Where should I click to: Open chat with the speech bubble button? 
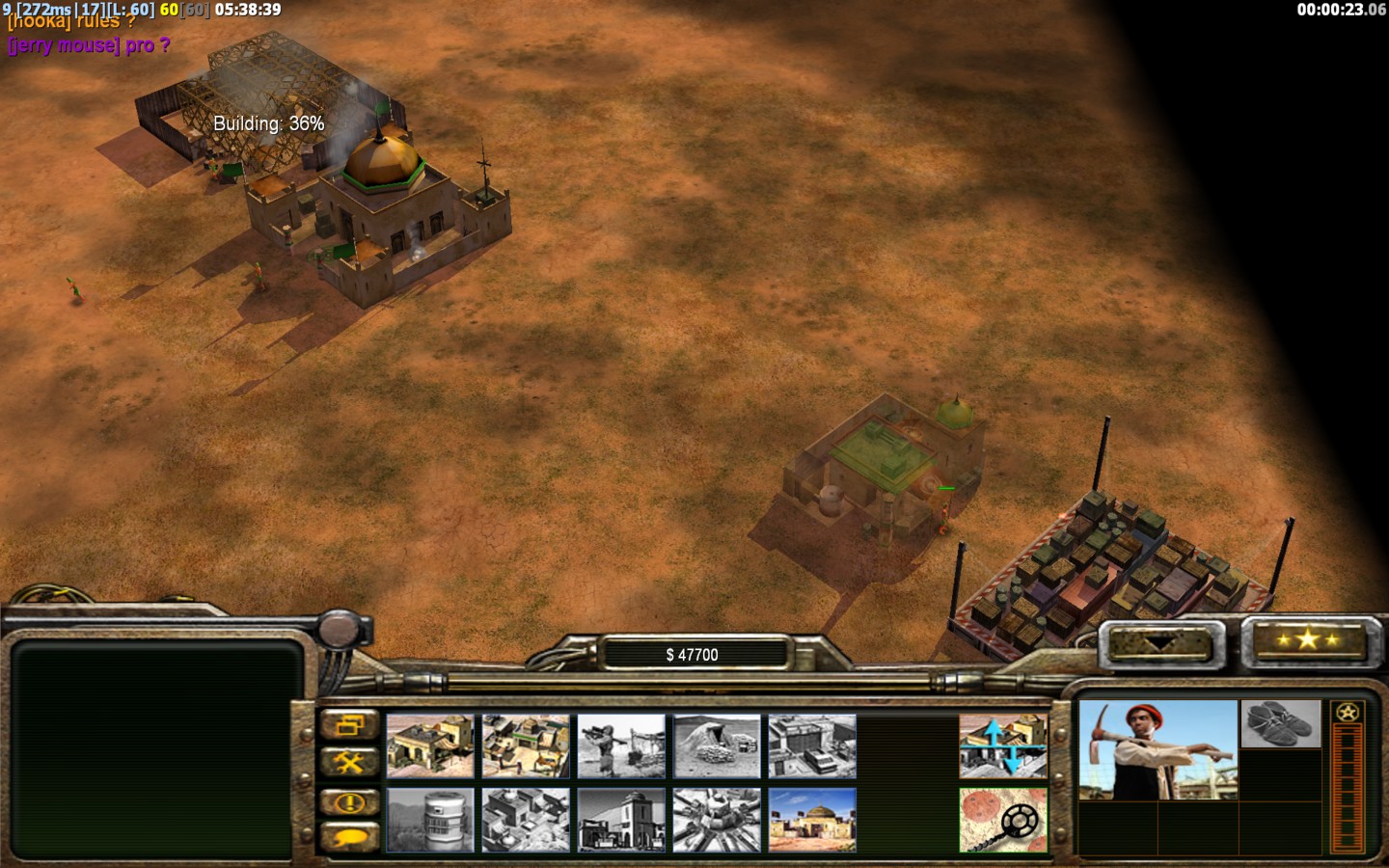(349, 837)
